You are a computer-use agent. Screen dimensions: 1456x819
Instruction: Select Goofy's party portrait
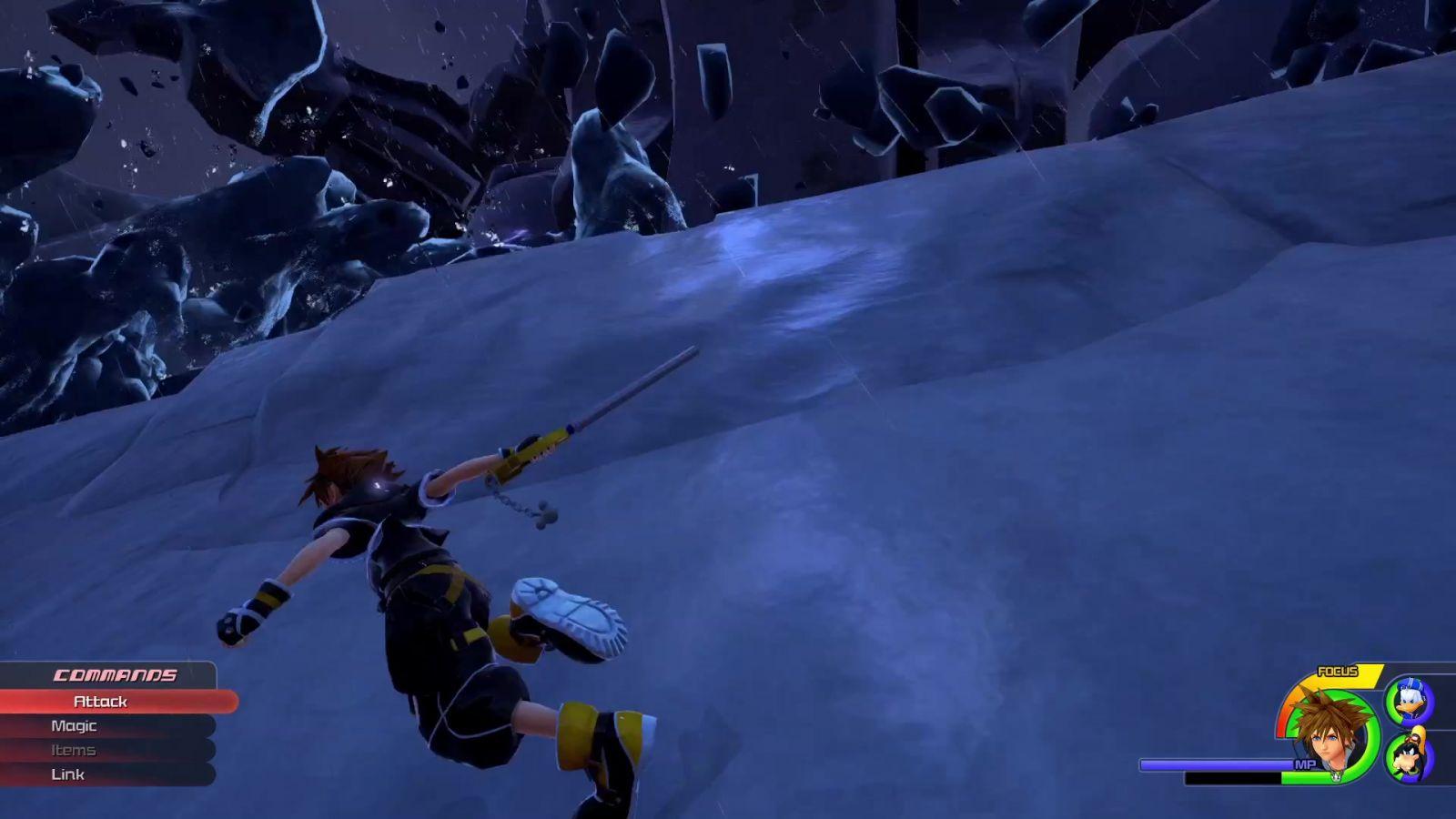pos(1409,757)
